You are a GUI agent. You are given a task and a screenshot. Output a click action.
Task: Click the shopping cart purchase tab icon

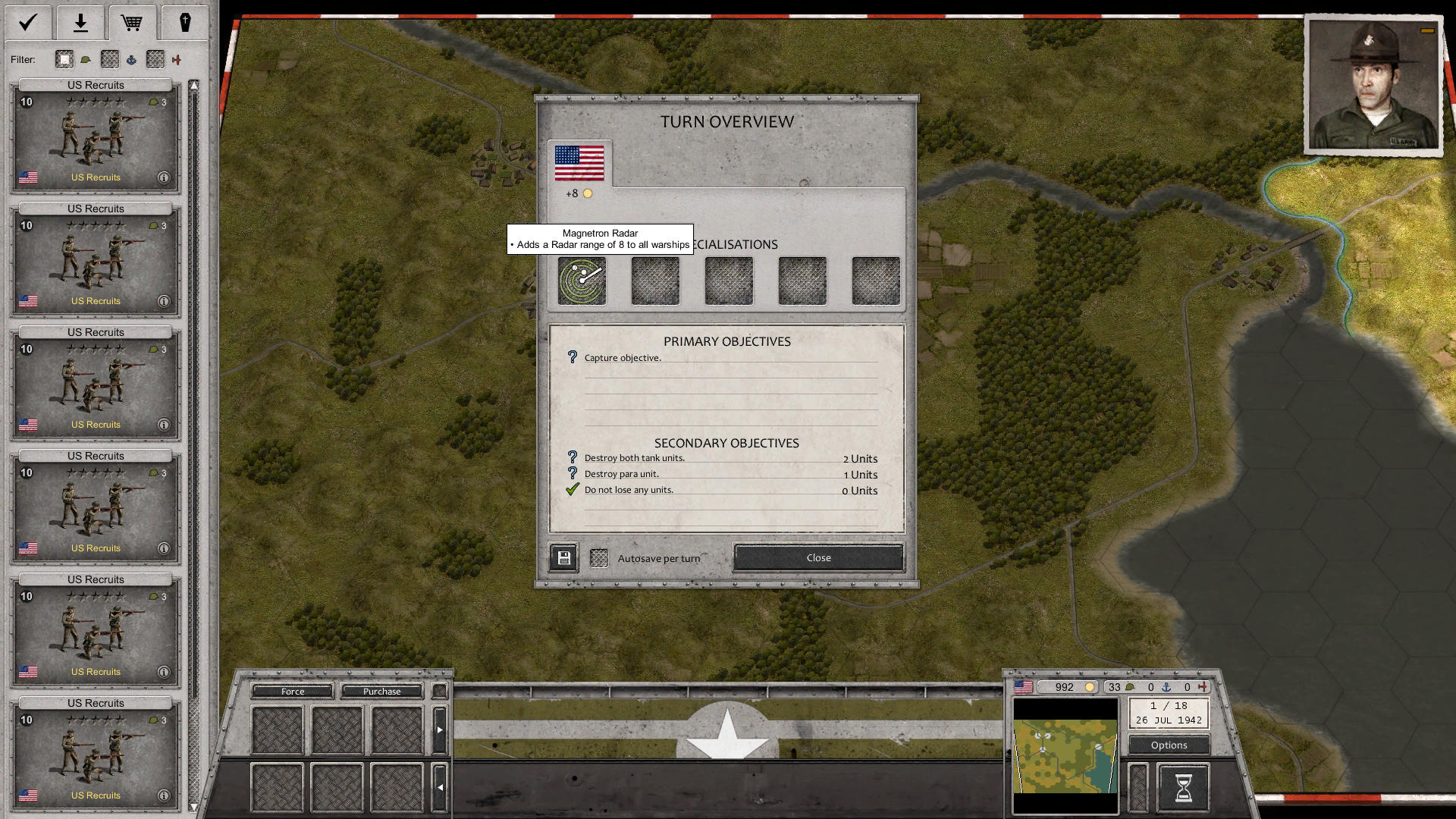tap(133, 22)
